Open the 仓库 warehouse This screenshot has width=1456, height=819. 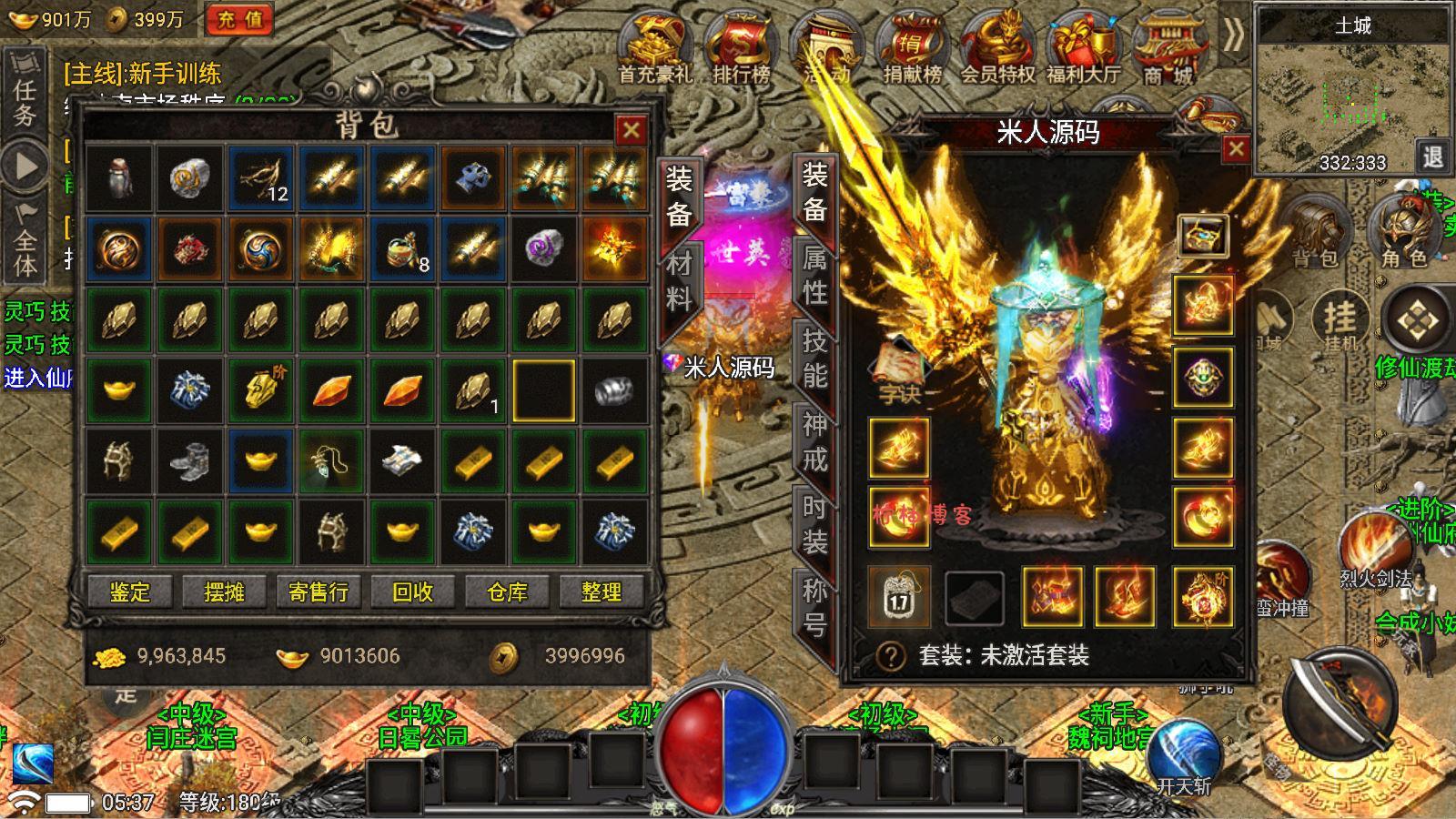pyautogui.click(x=507, y=592)
